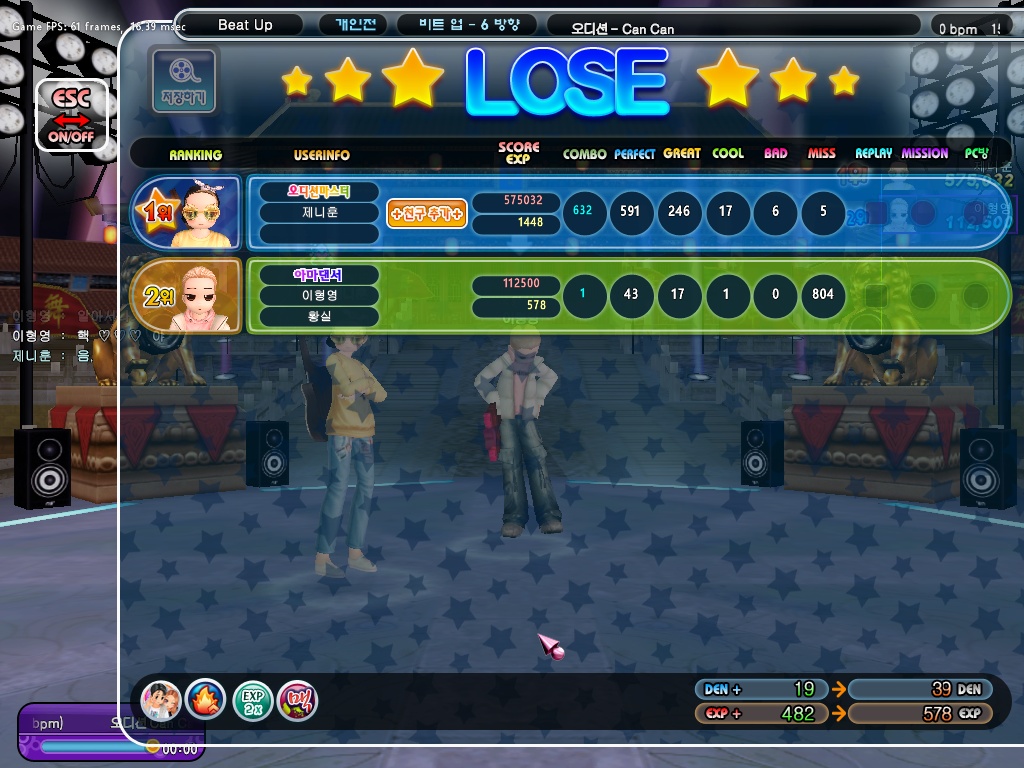The width and height of the screenshot is (1024, 768).
Task: Click the grape bonus icon
Action: click(x=298, y=699)
